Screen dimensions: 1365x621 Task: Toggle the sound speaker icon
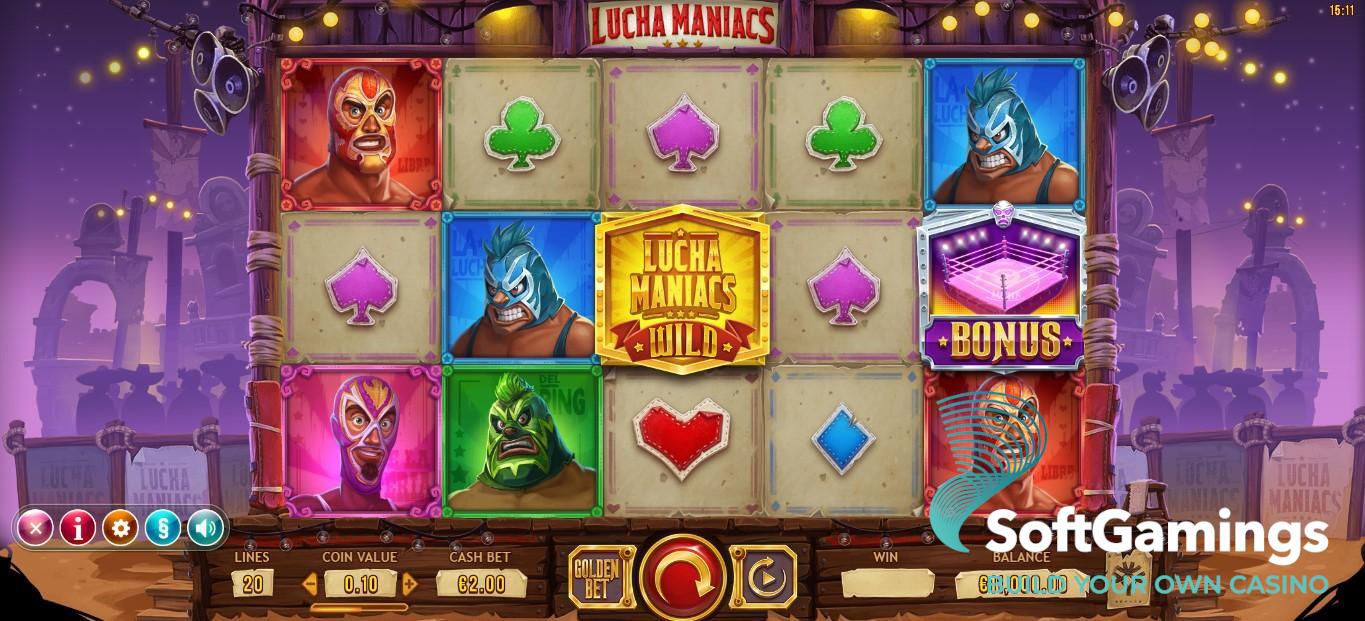tap(205, 527)
